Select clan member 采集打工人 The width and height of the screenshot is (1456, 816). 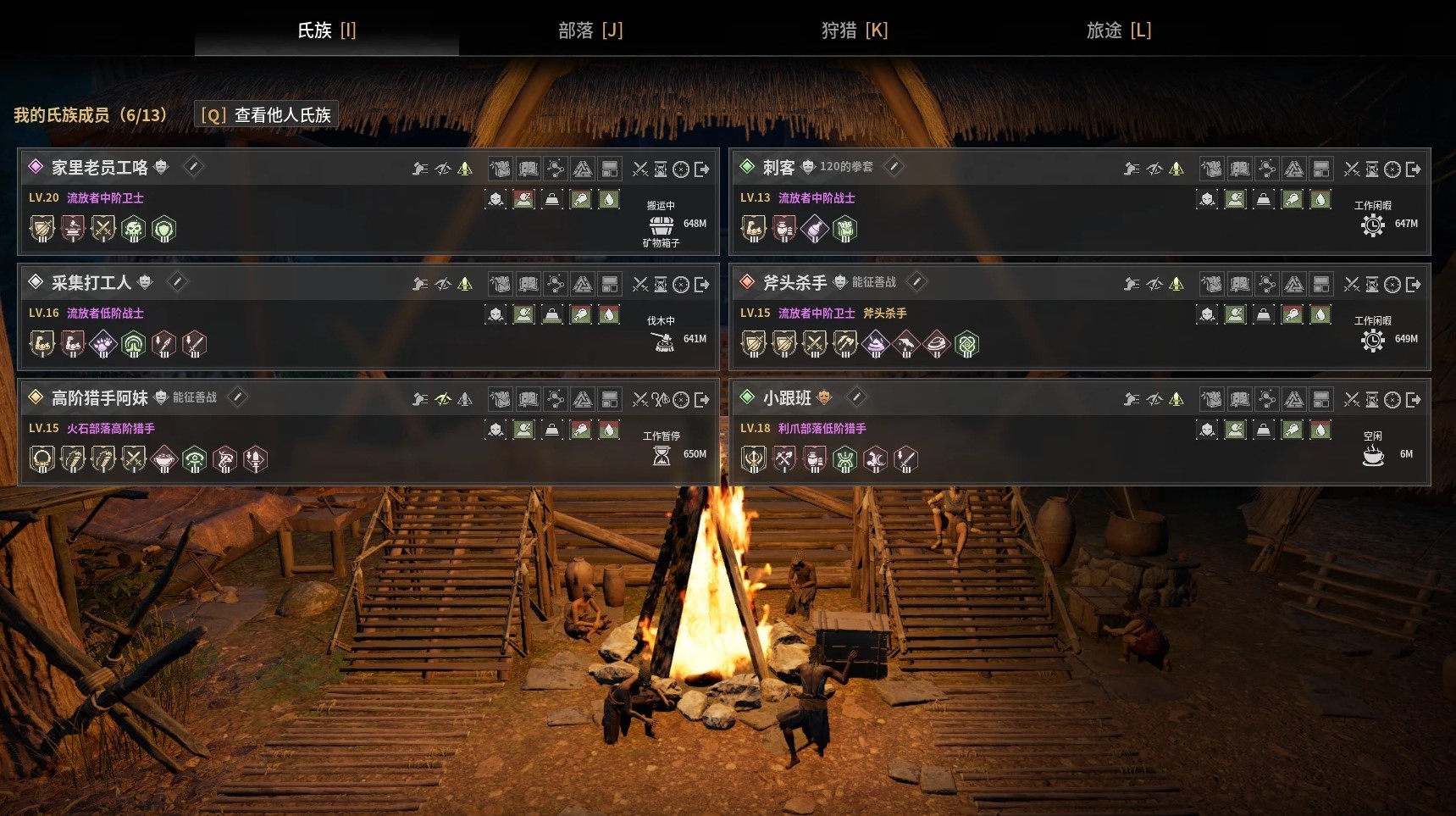click(91, 282)
